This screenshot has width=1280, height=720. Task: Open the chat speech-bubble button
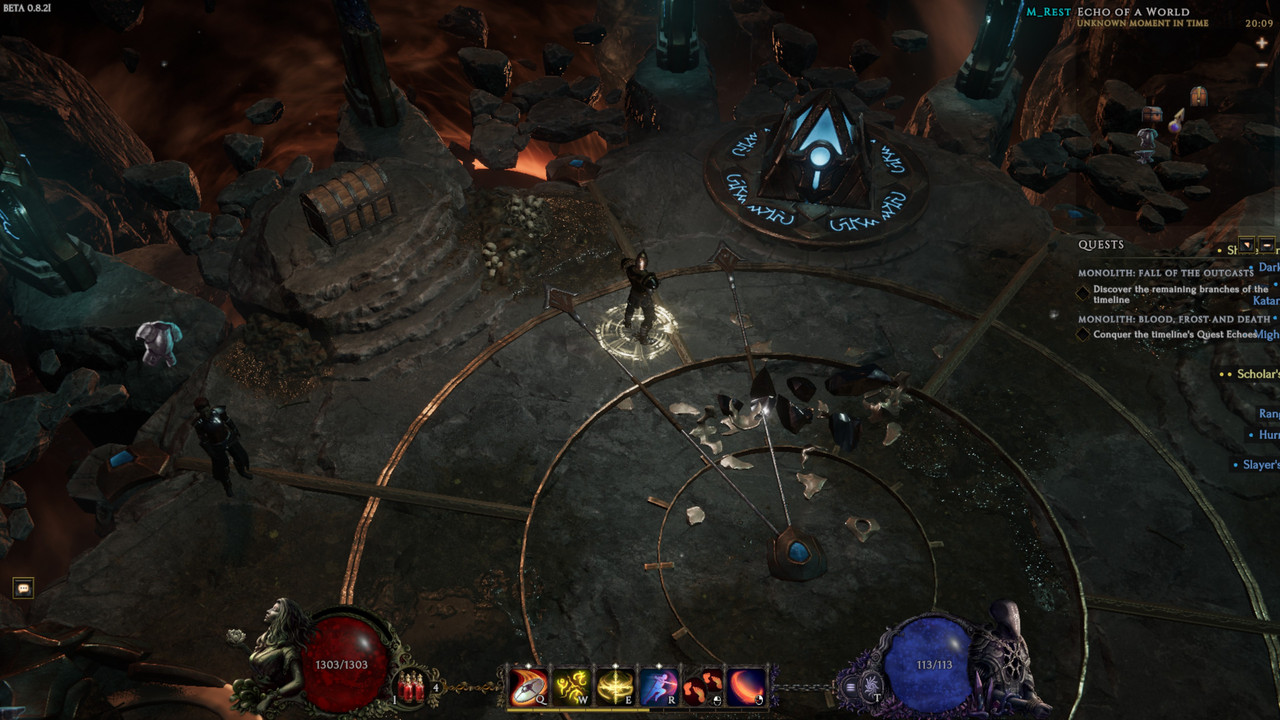(23, 588)
